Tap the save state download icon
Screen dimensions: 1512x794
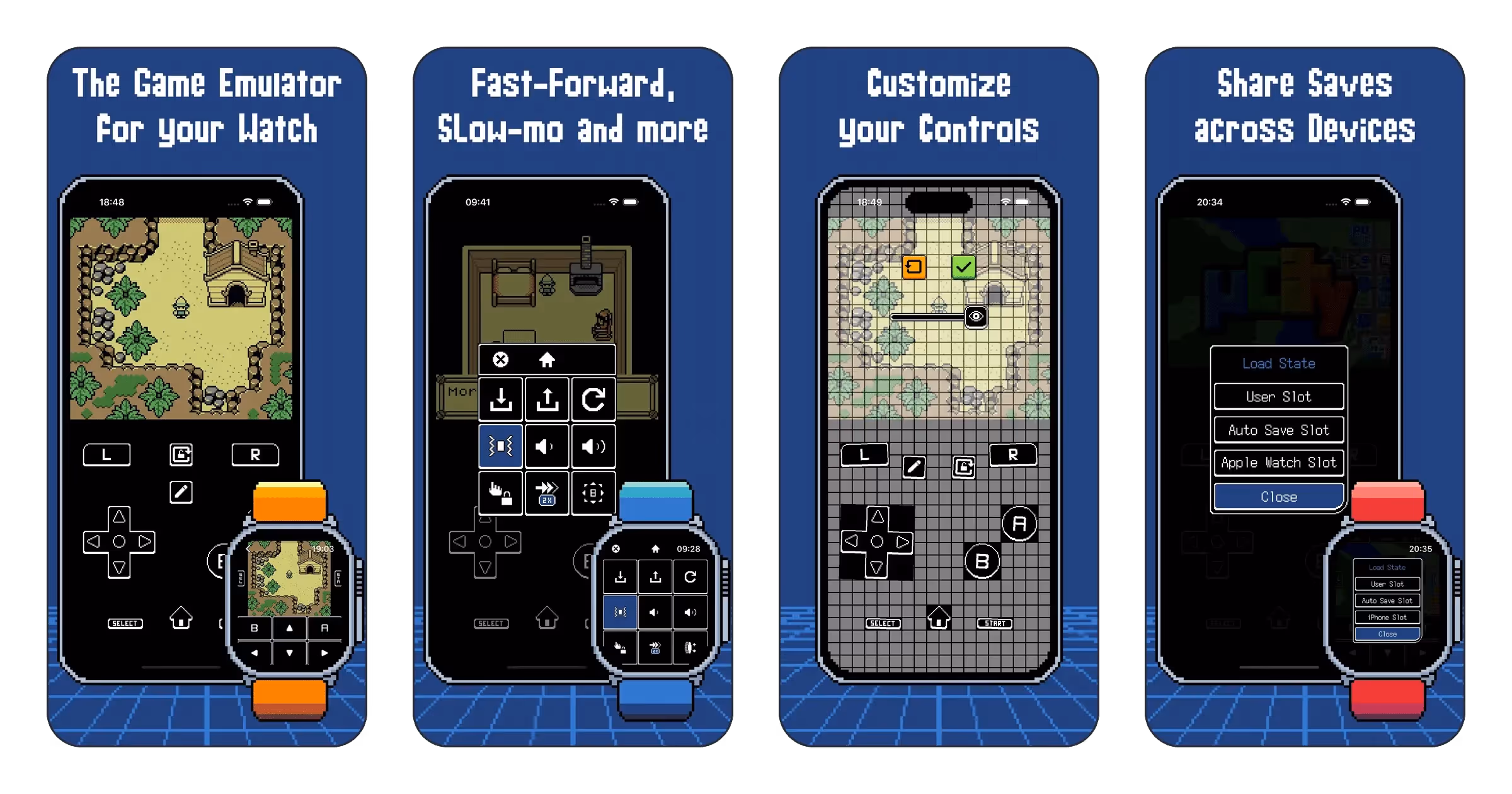click(500, 400)
